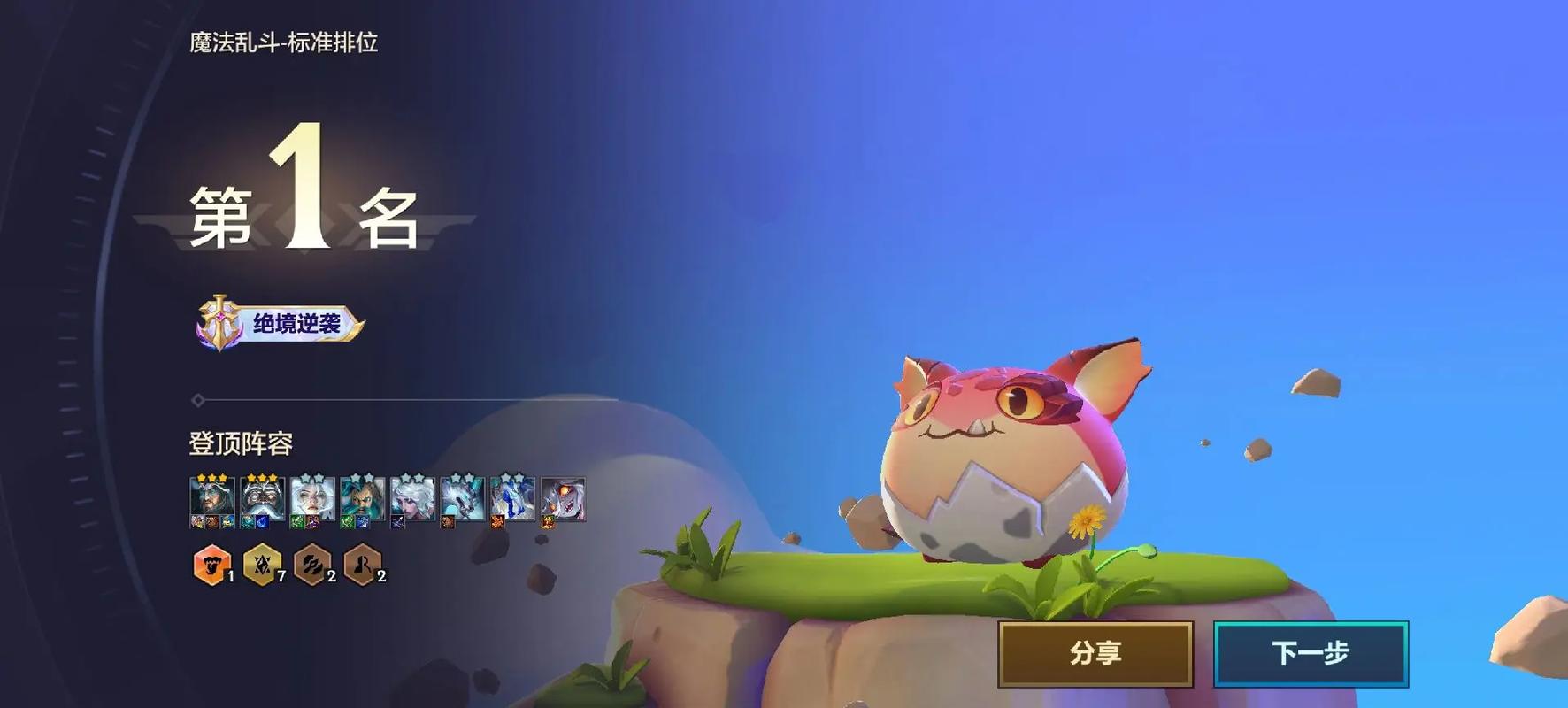Click the teal-bearded champion portrait

[363, 498]
